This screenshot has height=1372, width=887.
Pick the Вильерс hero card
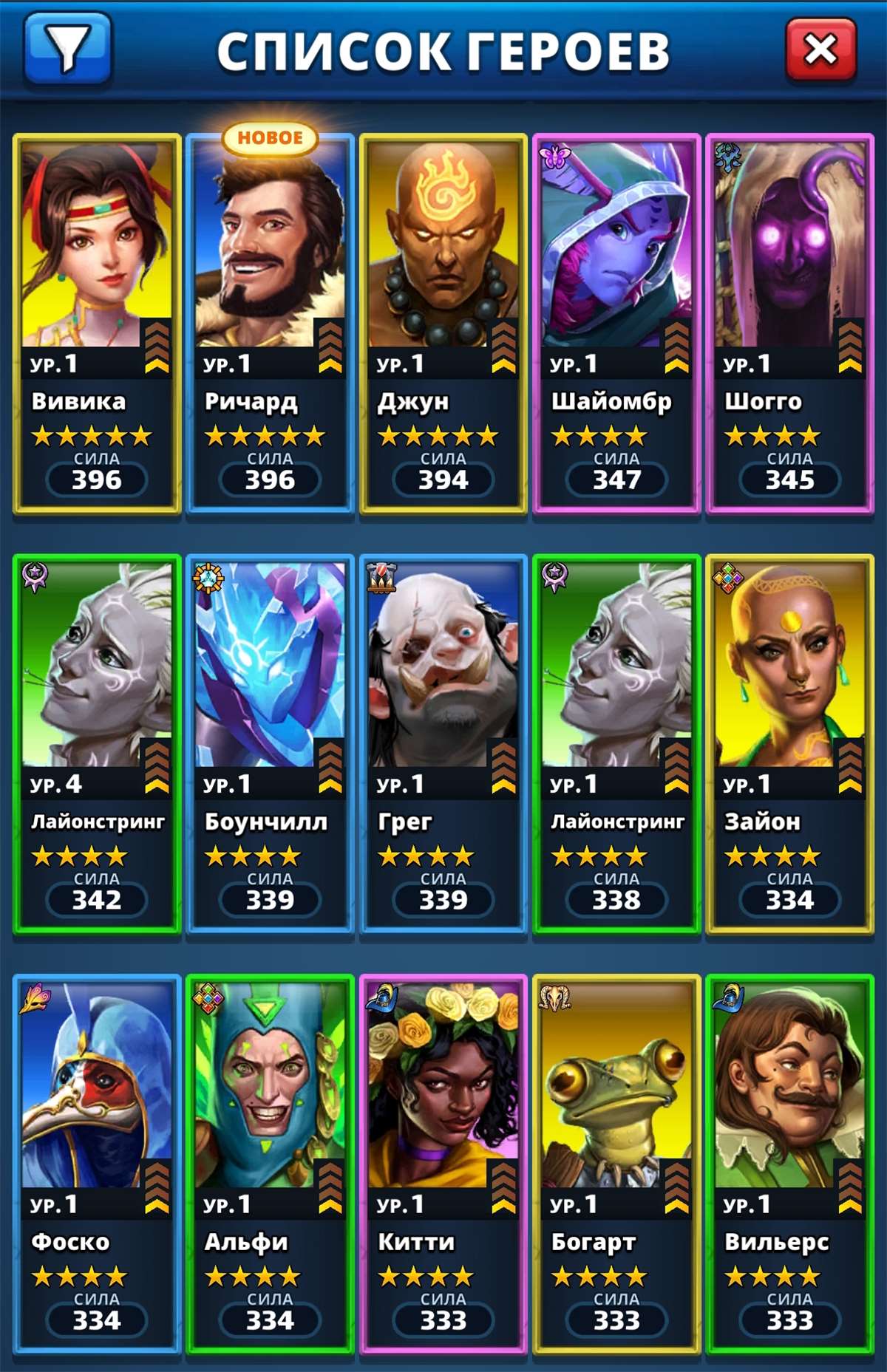[789, 1164]
